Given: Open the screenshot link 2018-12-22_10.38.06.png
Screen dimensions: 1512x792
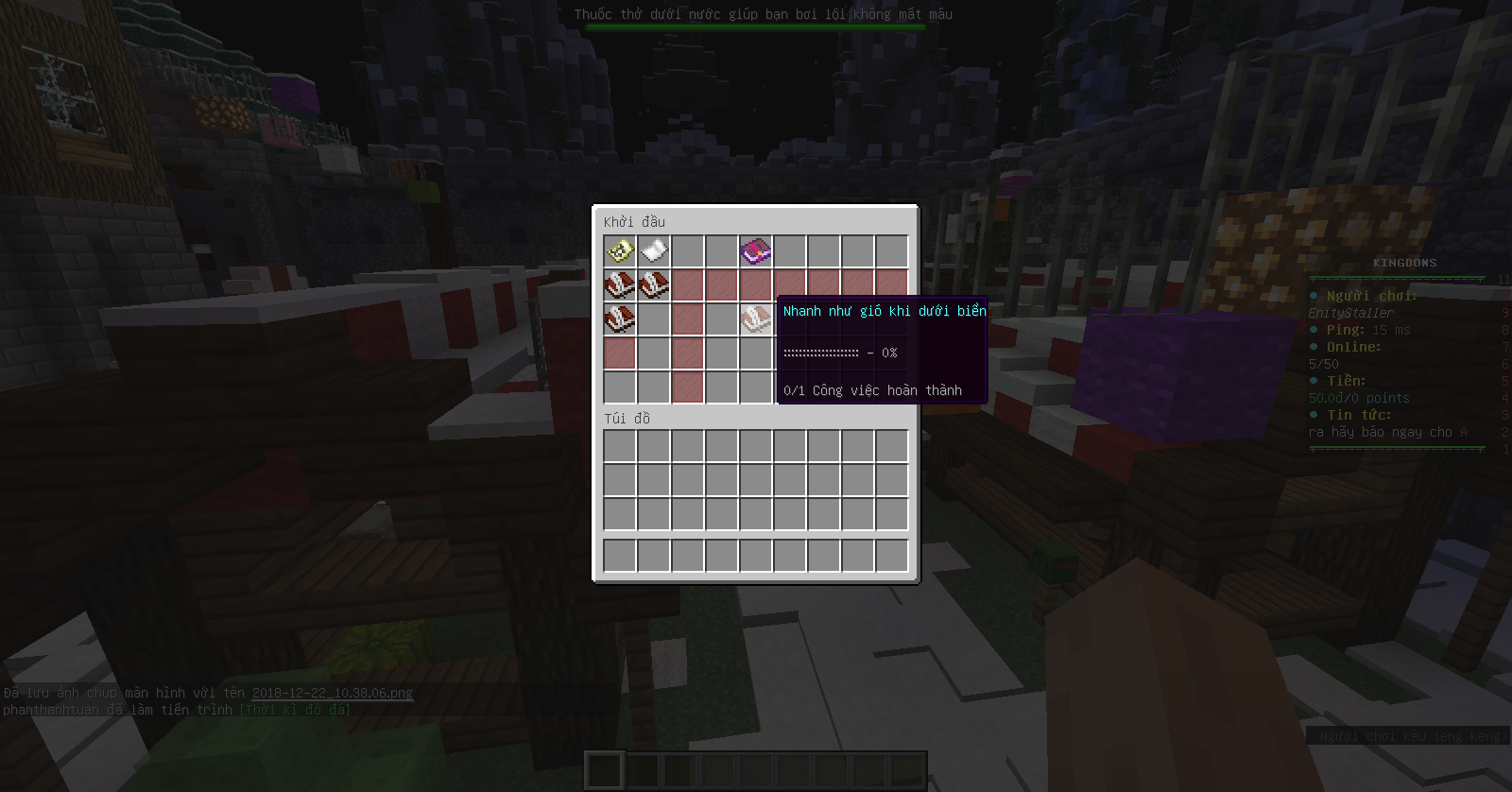Looking at the screenshot, I should 333,693.
